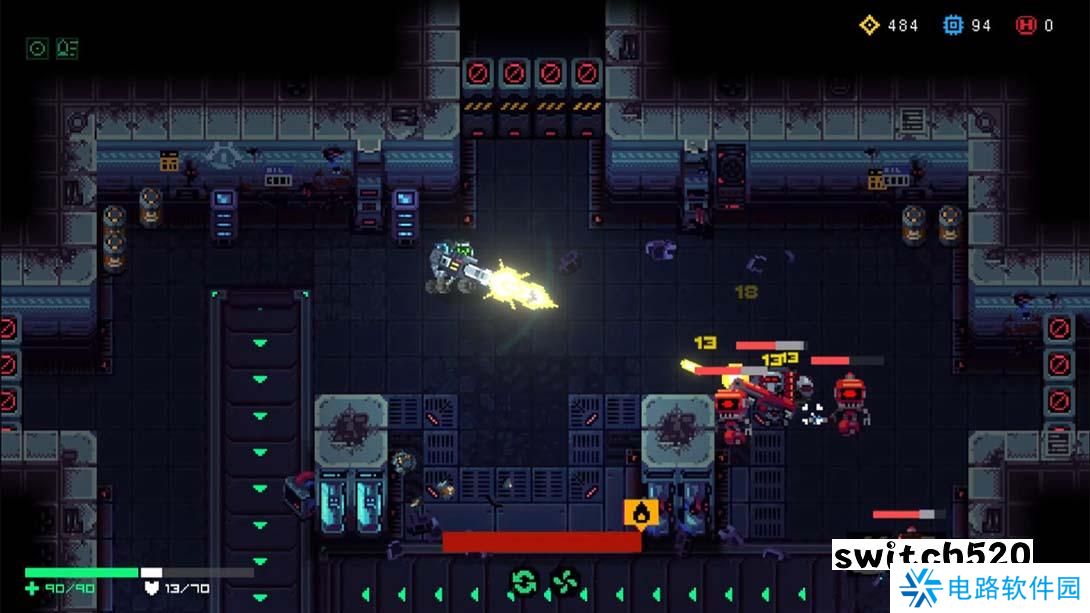Click the blue microchip currency icon
Image resolution: width=1090 pixels, height=613 pixels.
pyautogui.click(x=953, y=25)
